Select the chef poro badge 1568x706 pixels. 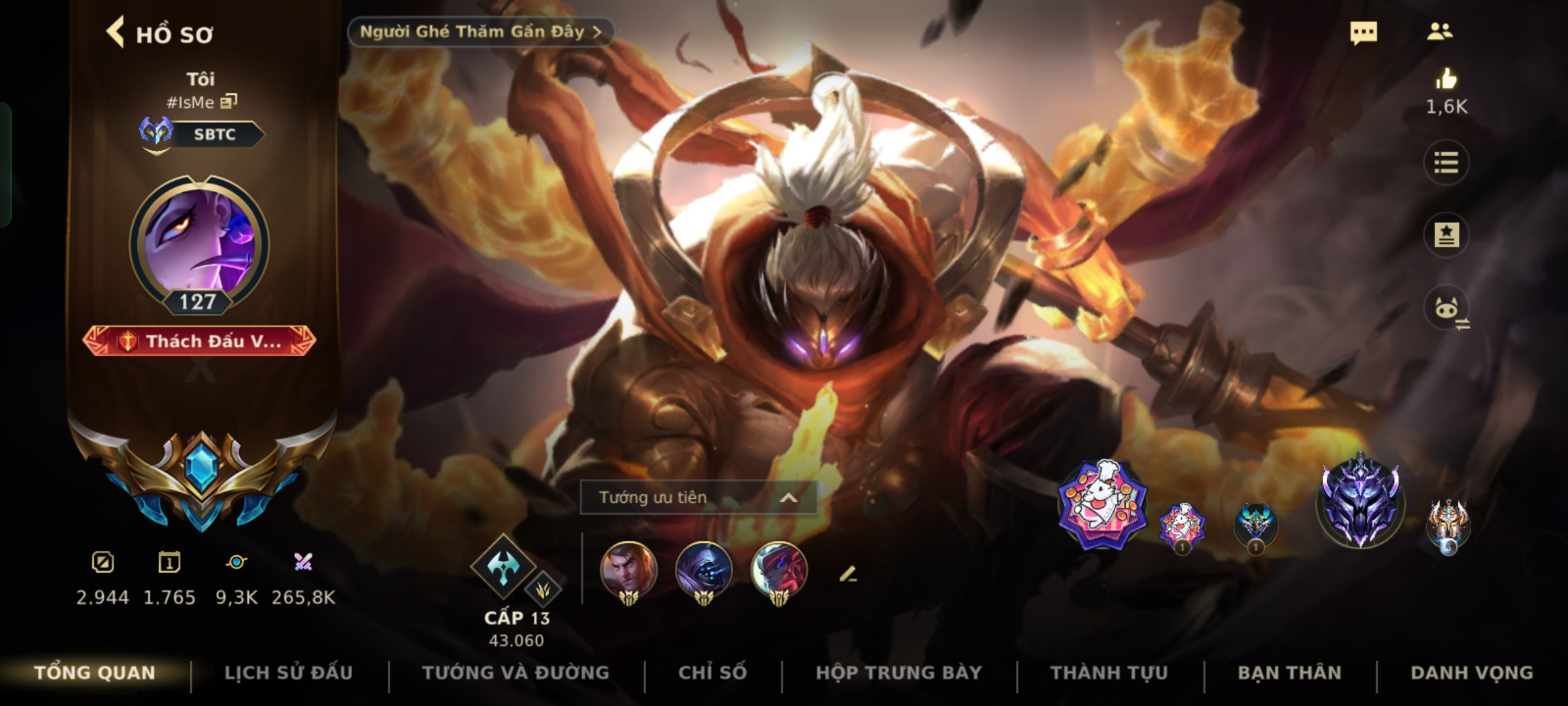(x=1102, y=504)
